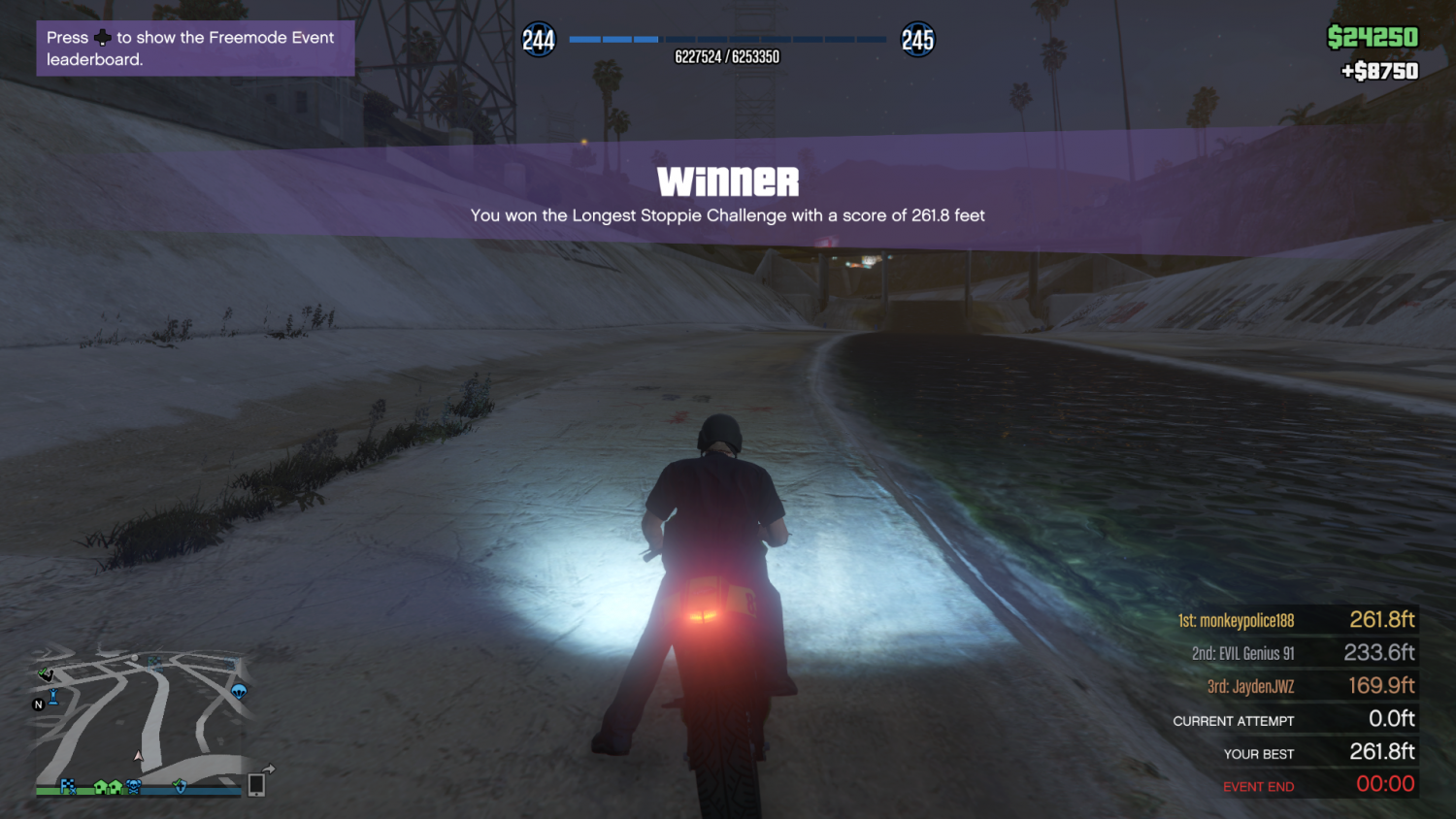Image resolution: width=1456 pixels, height=819 pixels.
Task: Click the shield blip with green checkmark
Action: coord(180,786)
